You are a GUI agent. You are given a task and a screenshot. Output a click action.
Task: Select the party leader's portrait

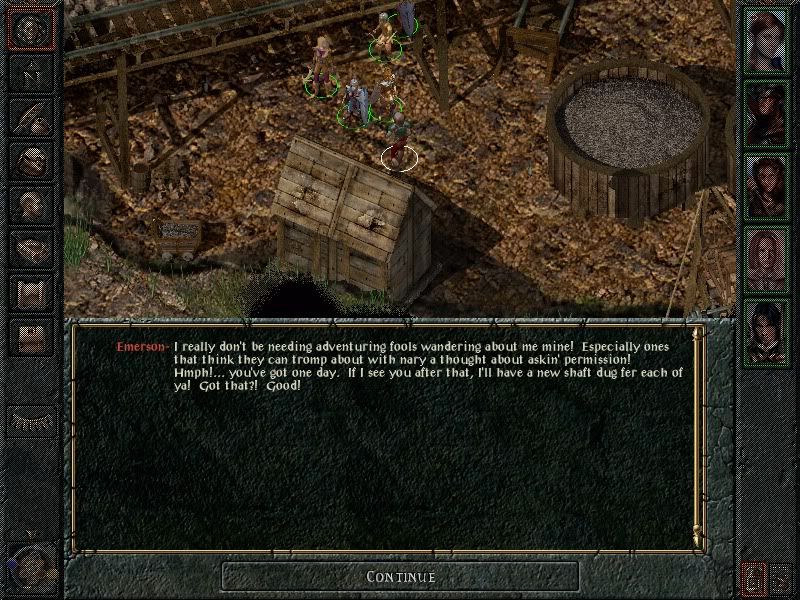coord(767,40)
